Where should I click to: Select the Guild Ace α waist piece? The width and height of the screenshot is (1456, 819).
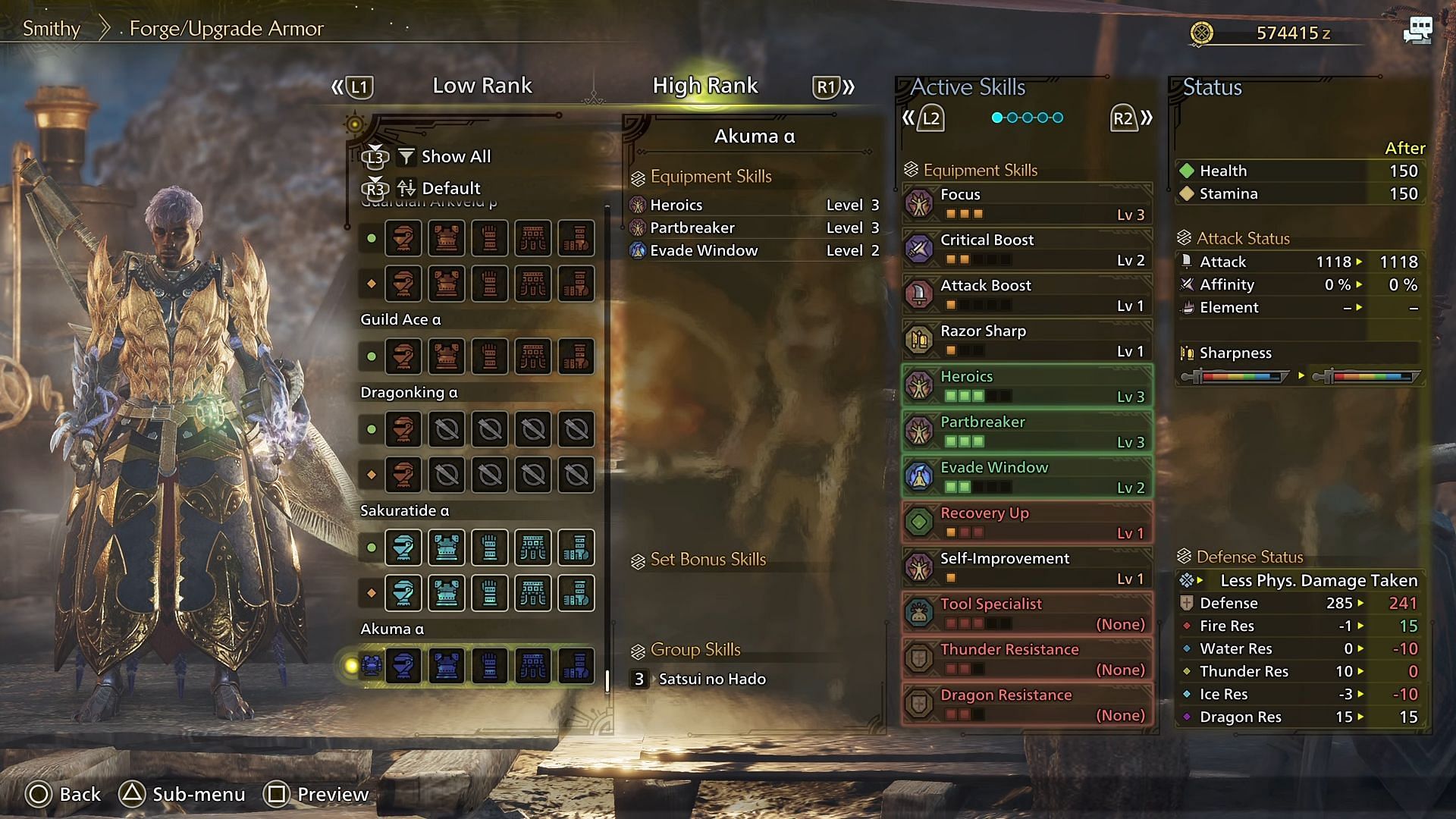point(533,356)
